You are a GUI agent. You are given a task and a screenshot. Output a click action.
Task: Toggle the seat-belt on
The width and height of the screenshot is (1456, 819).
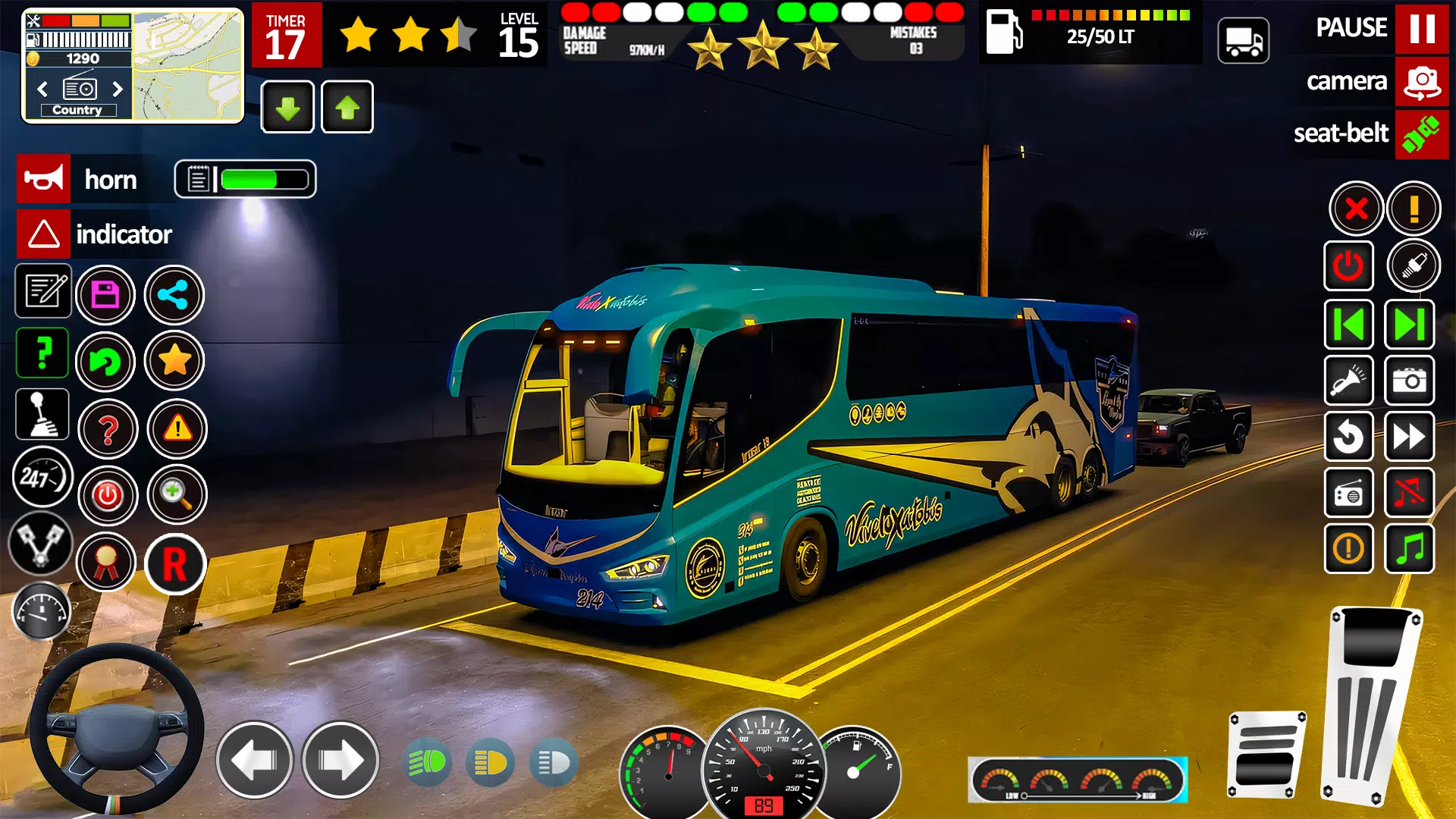pyautogui.click(x=1421, y=135)
